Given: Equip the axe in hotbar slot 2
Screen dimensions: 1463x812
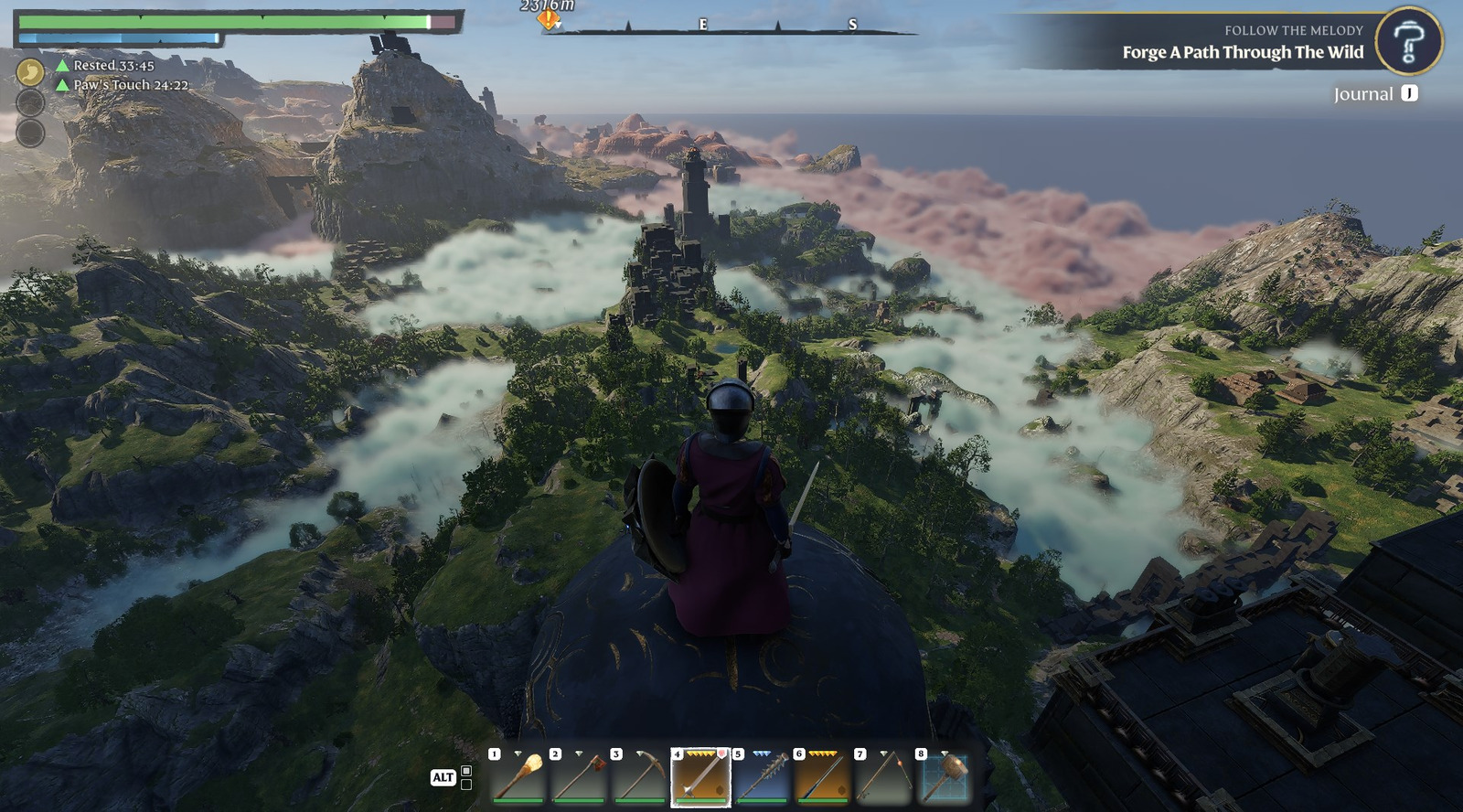Looking at the screenshot, I should point(579,777).
